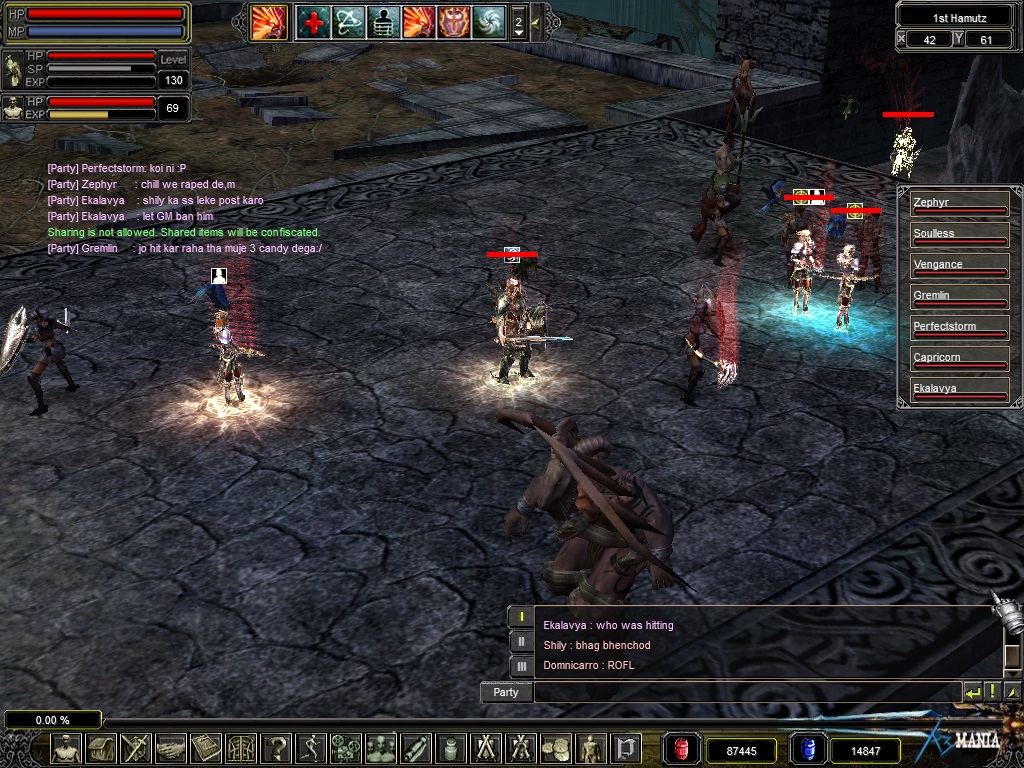The image size is (1024, 768).
Task: Use the red cross heal skill
Action: point(313,22)
